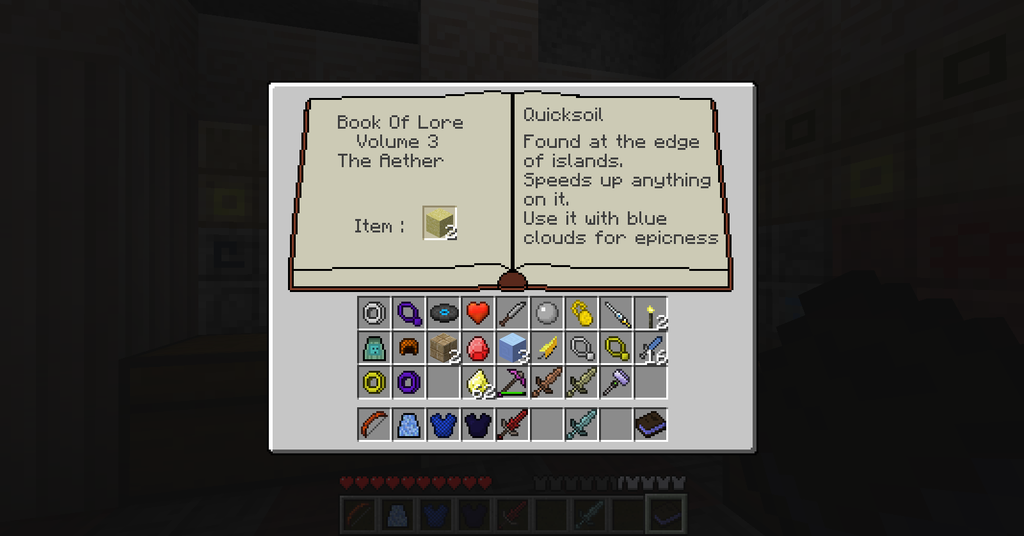Select the red bow in the hotbar
1024x536 pixels.
[x=374, y=424]
